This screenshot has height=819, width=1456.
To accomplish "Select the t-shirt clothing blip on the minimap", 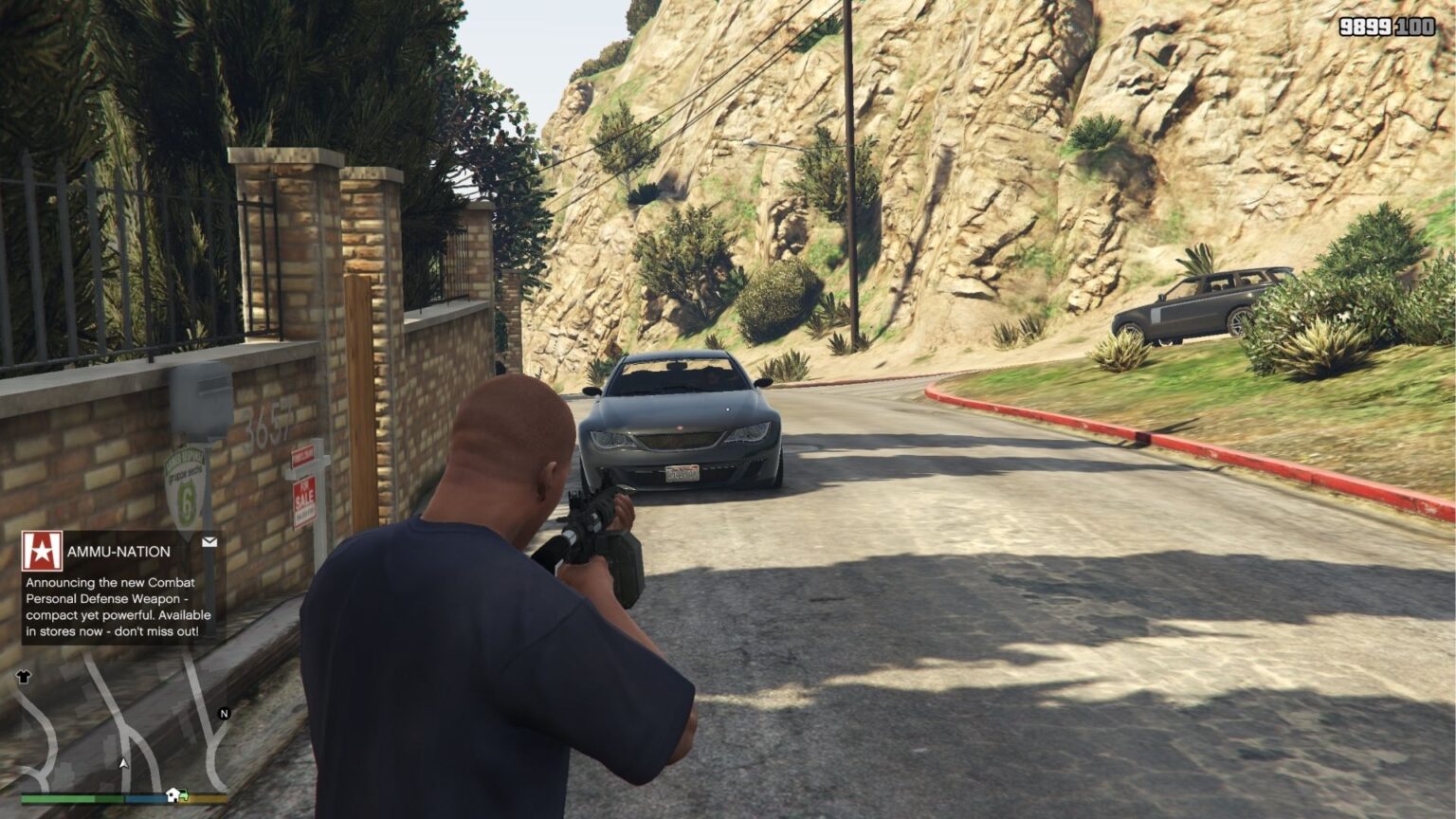I will [x=25, y=676].
